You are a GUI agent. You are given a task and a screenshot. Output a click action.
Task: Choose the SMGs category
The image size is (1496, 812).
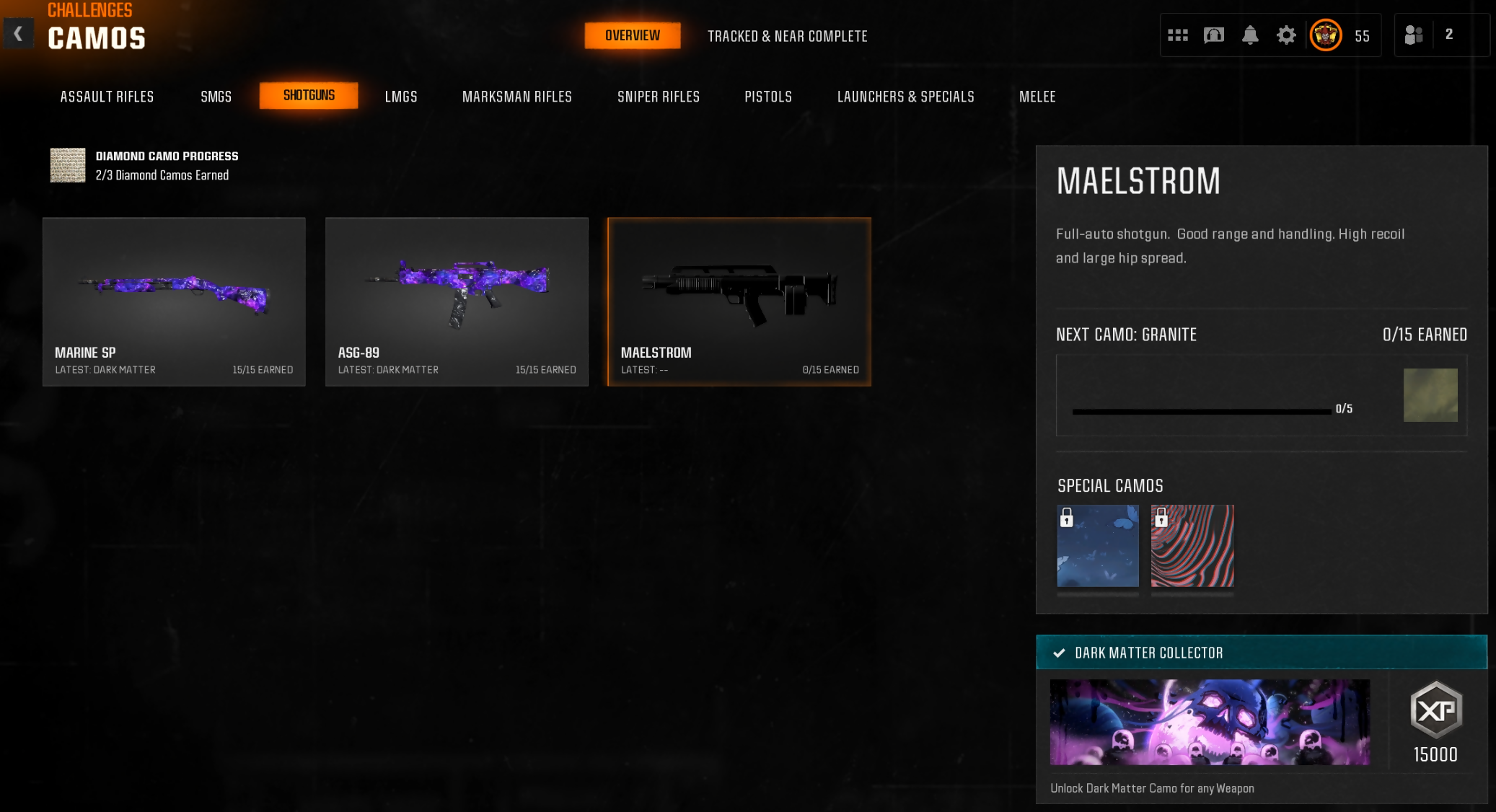click(x=216, y=97)
